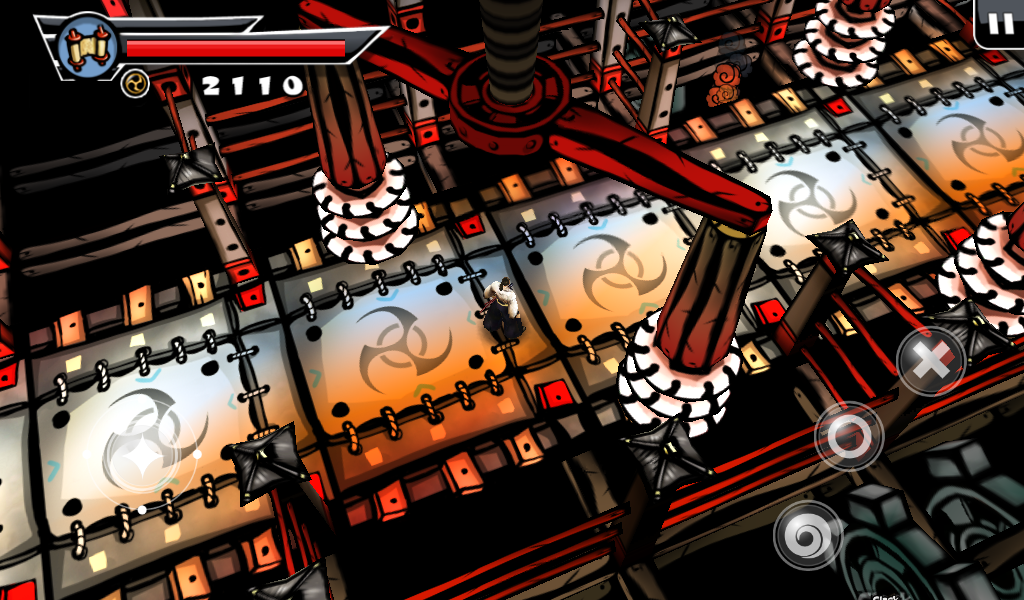Tap the X attack button

tap(930, 360)
